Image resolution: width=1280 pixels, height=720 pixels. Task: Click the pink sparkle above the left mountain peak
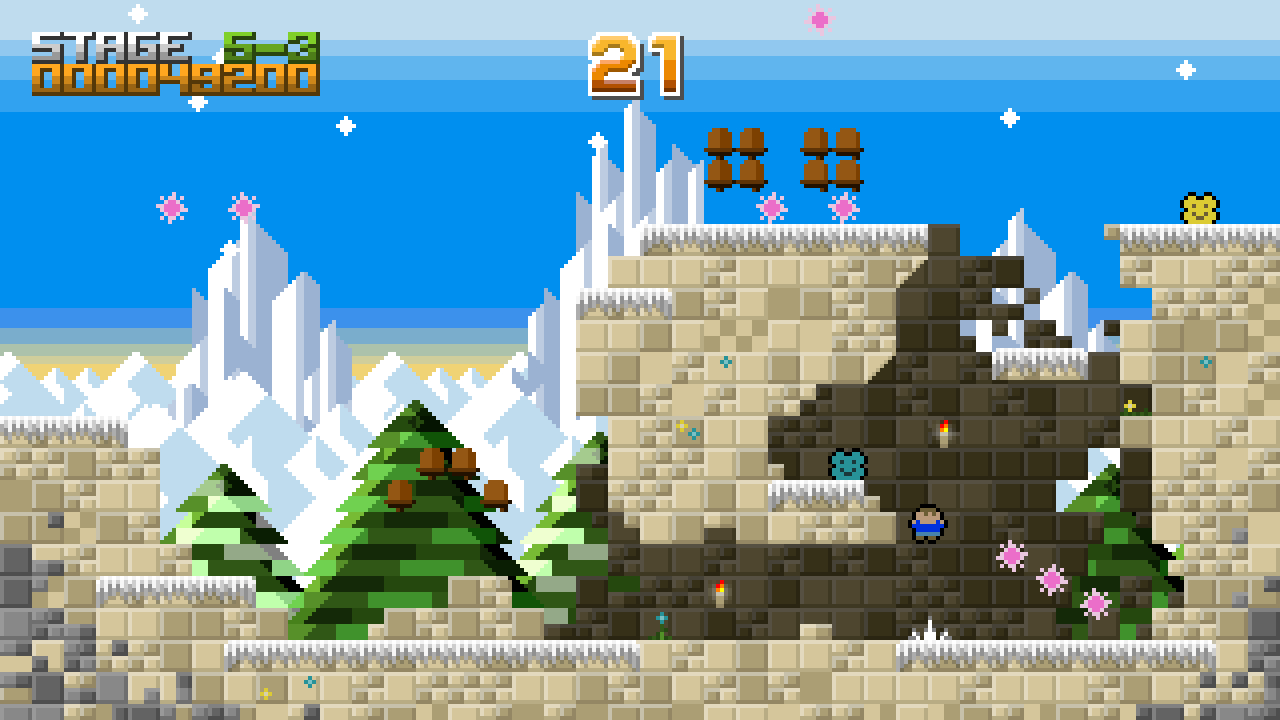pos(243,206)
